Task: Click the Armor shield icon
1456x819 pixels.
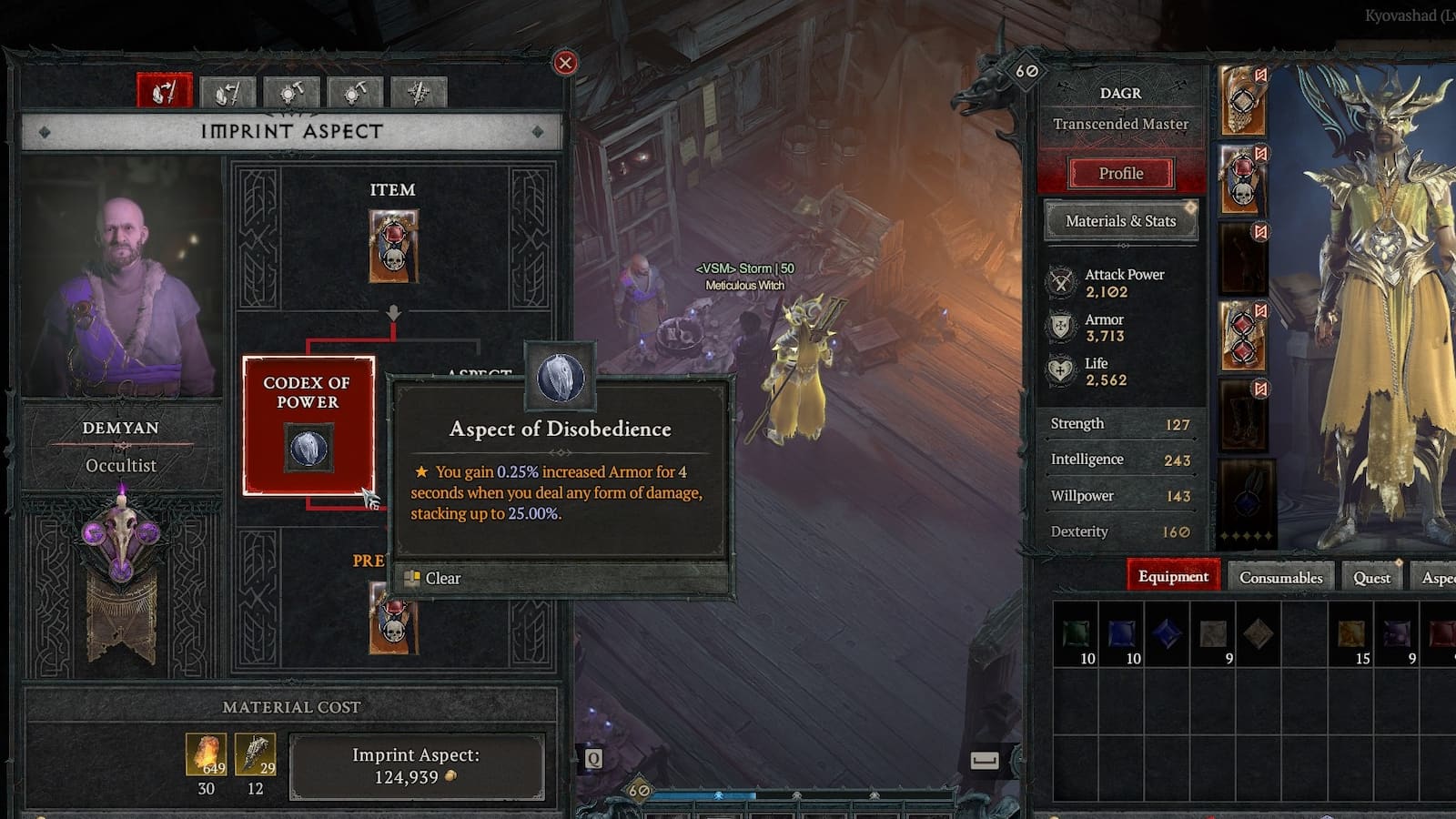Action: (x=1061, y=327)
